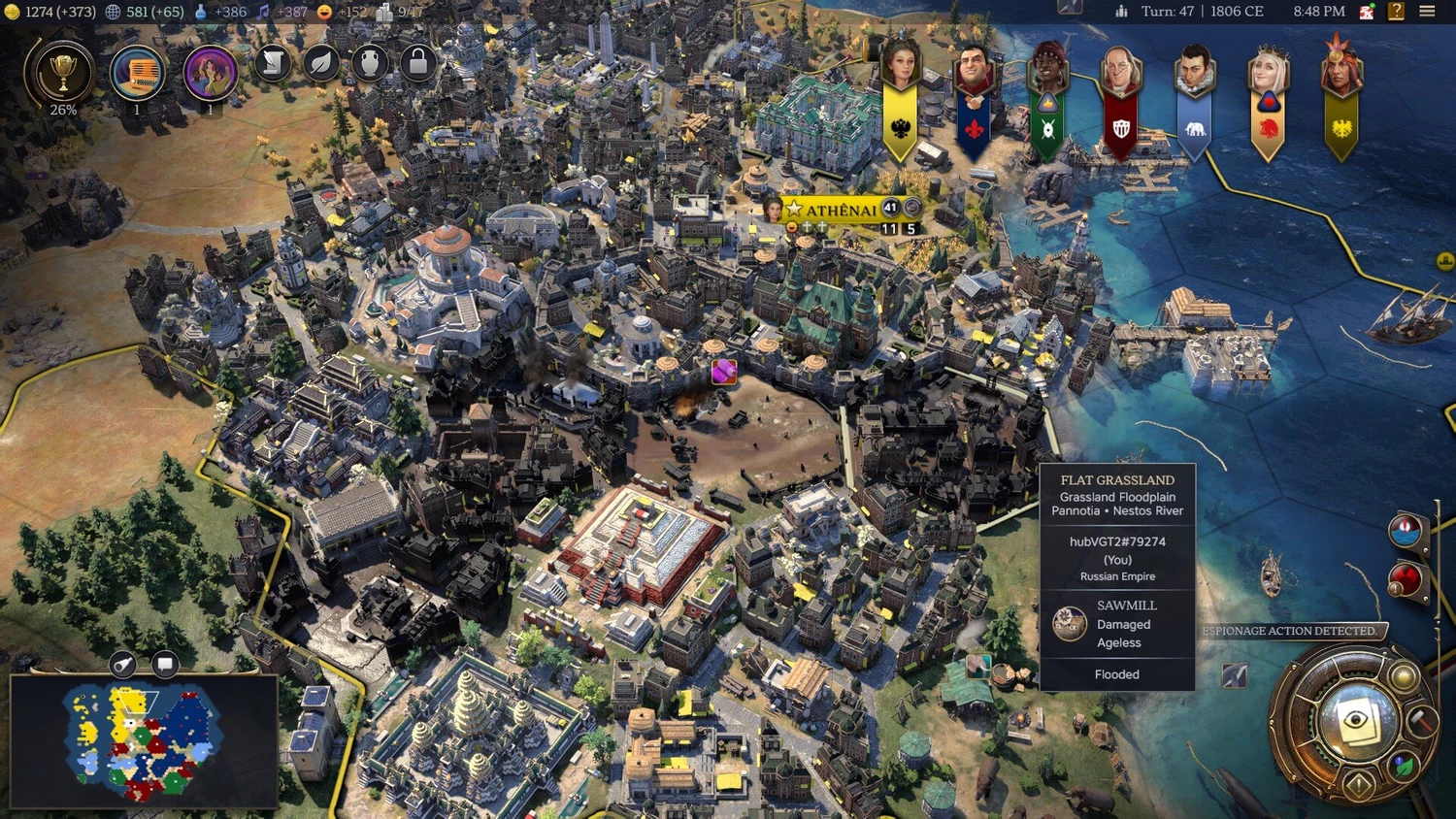
Task: Open the Civilopedia question mark help
Action: pos(1396,12)
